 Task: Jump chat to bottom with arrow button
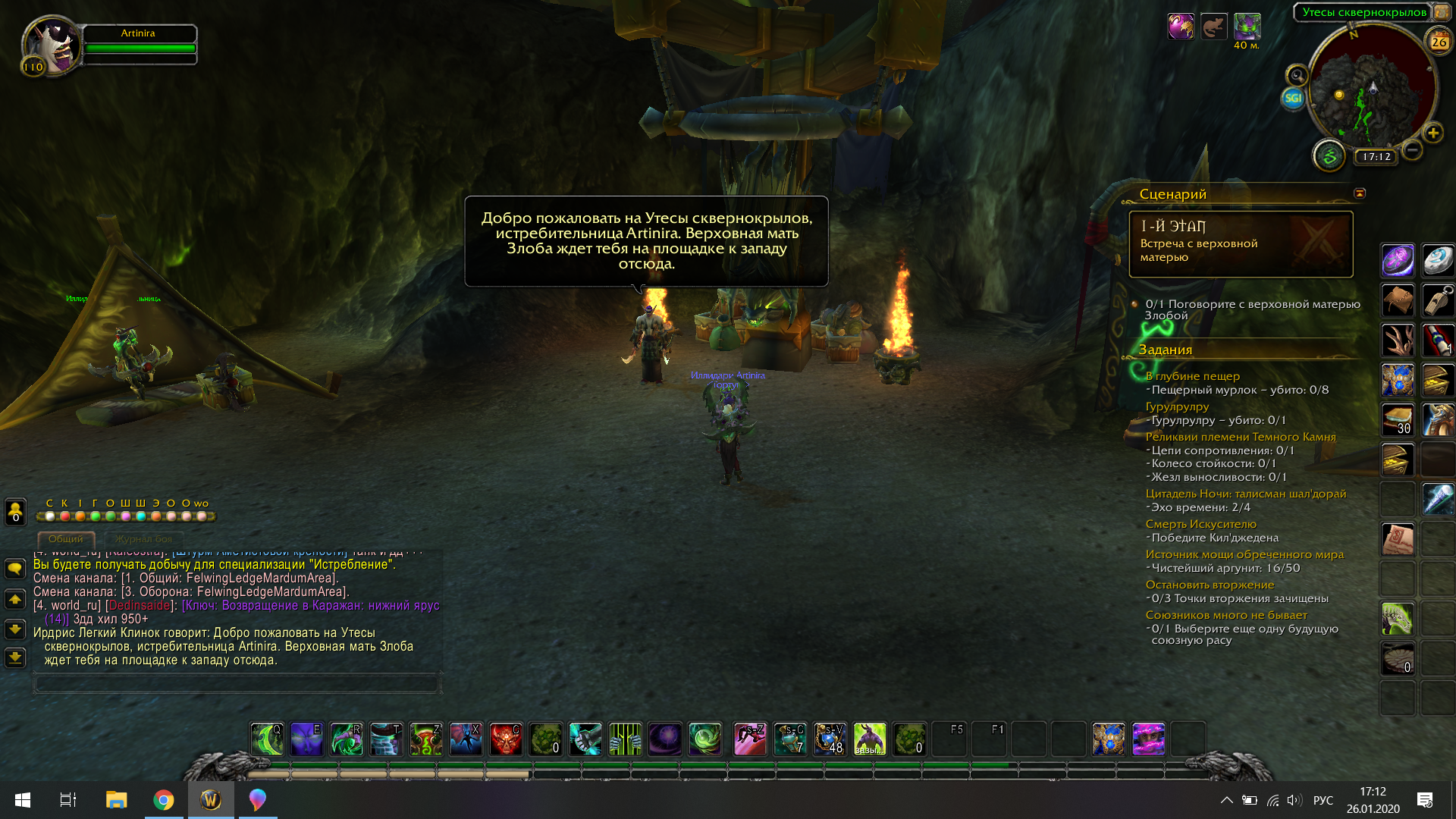pyautogui.click(x=15, y=657)
